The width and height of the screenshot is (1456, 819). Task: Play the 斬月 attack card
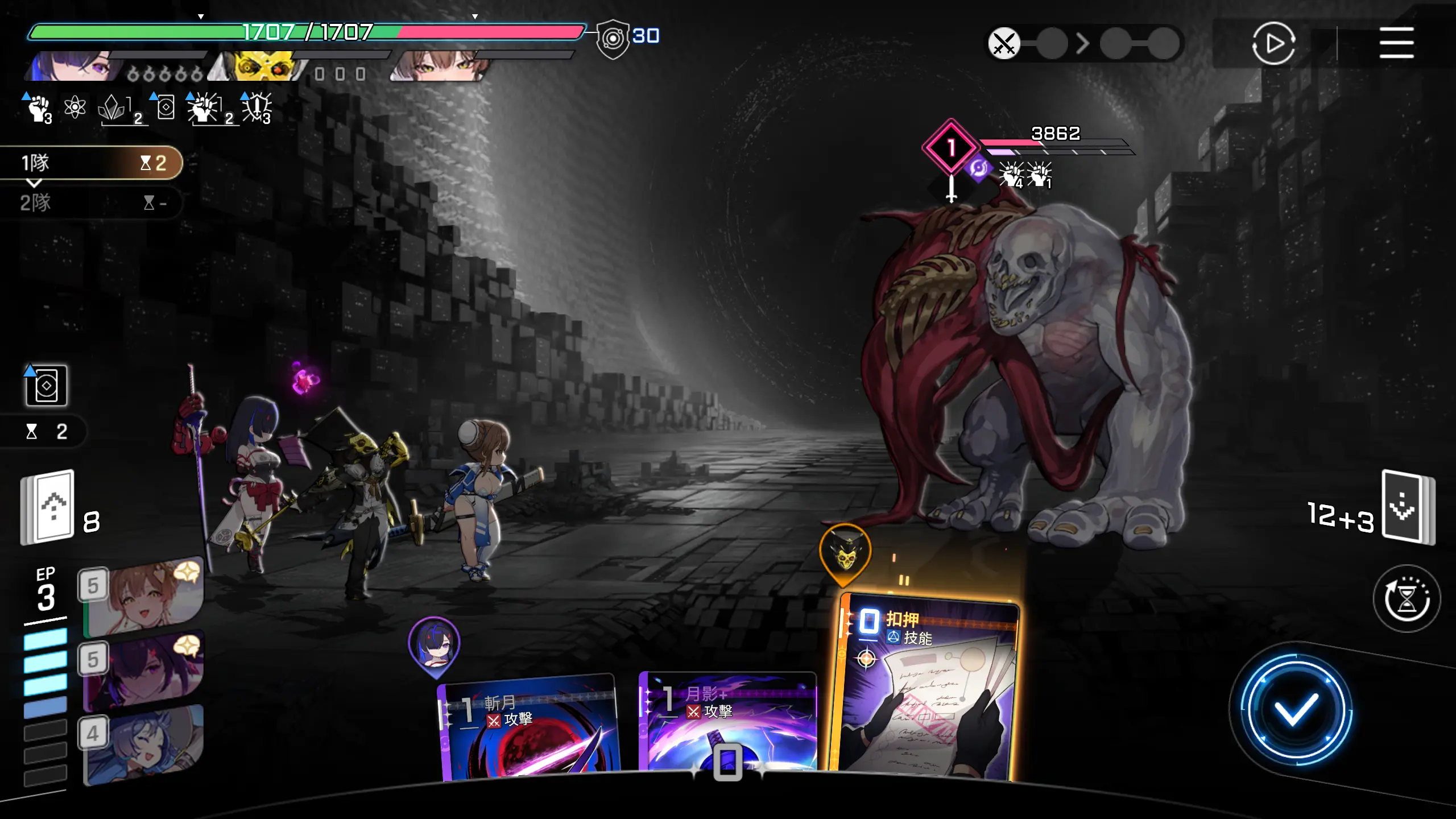tap(529, 728)
